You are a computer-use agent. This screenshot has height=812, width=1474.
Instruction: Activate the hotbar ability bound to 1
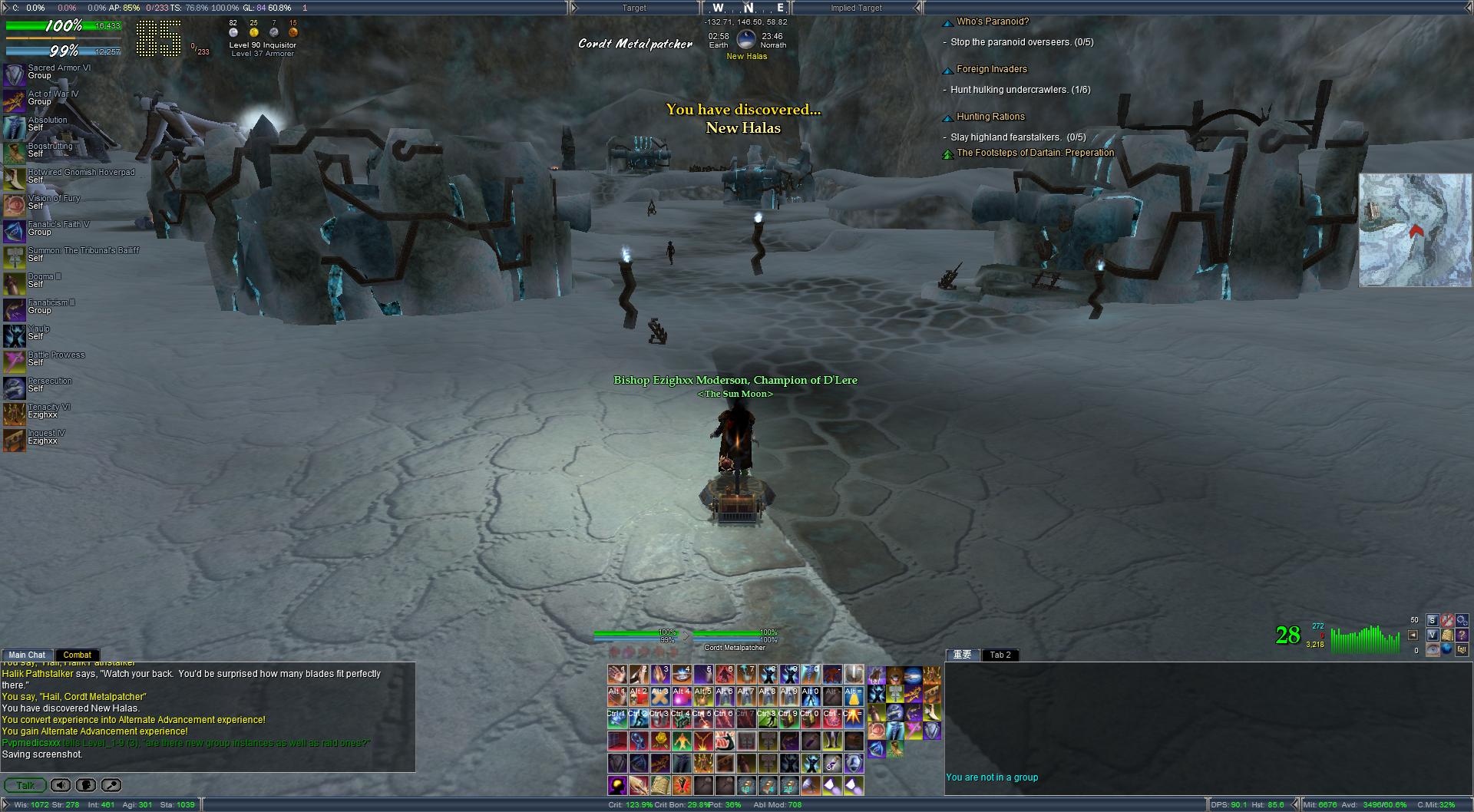pos(618,675)
